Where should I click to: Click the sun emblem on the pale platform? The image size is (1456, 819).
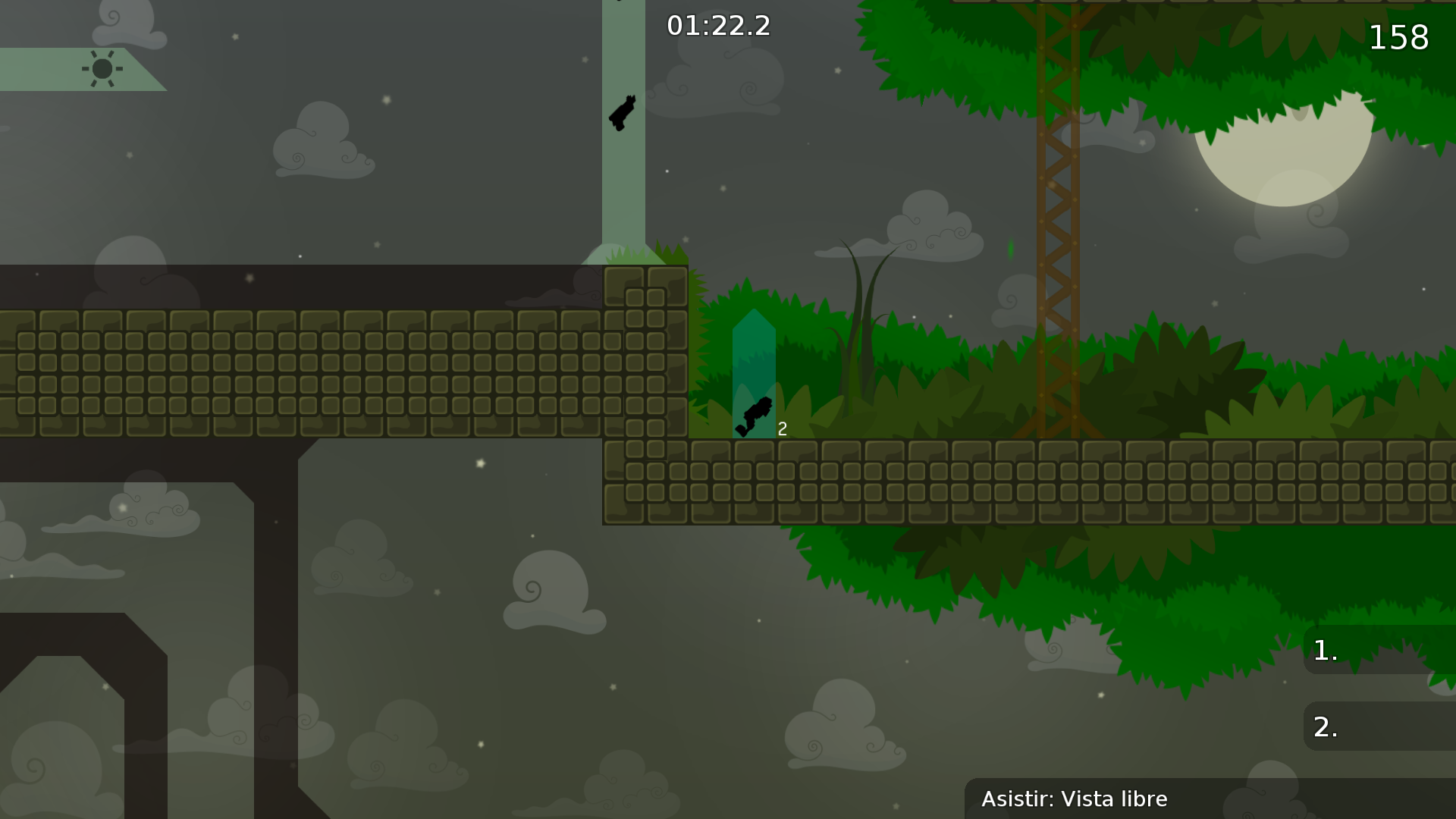pyautogui.click(x=102, y=70)
